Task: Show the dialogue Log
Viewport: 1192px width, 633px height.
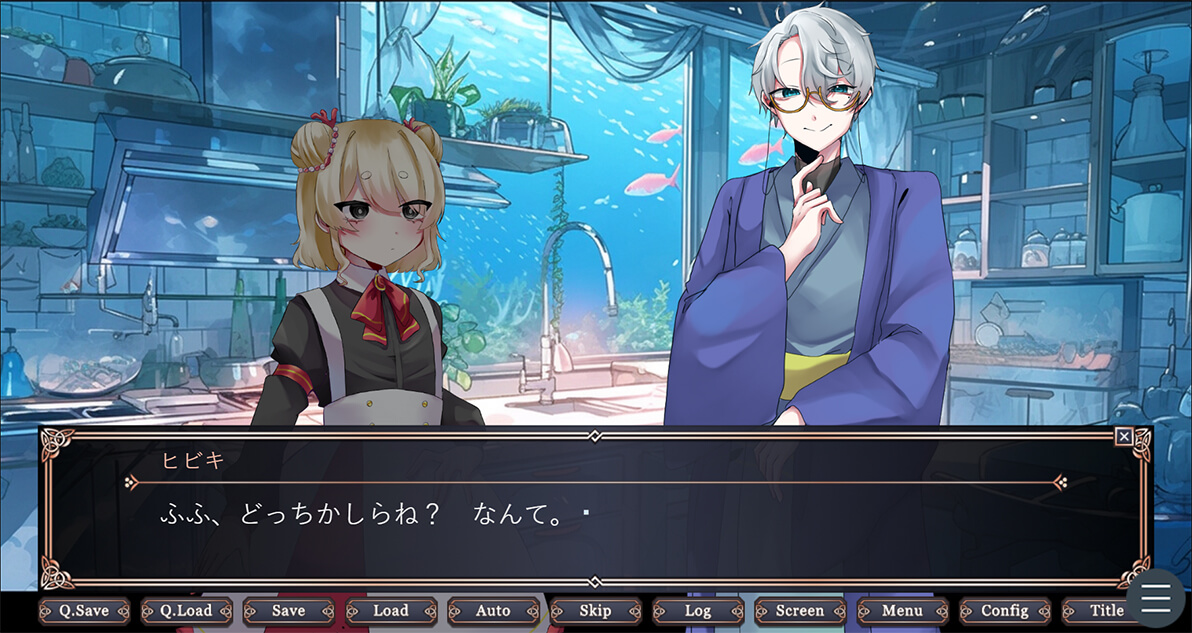Action: [x=698, y=611]
